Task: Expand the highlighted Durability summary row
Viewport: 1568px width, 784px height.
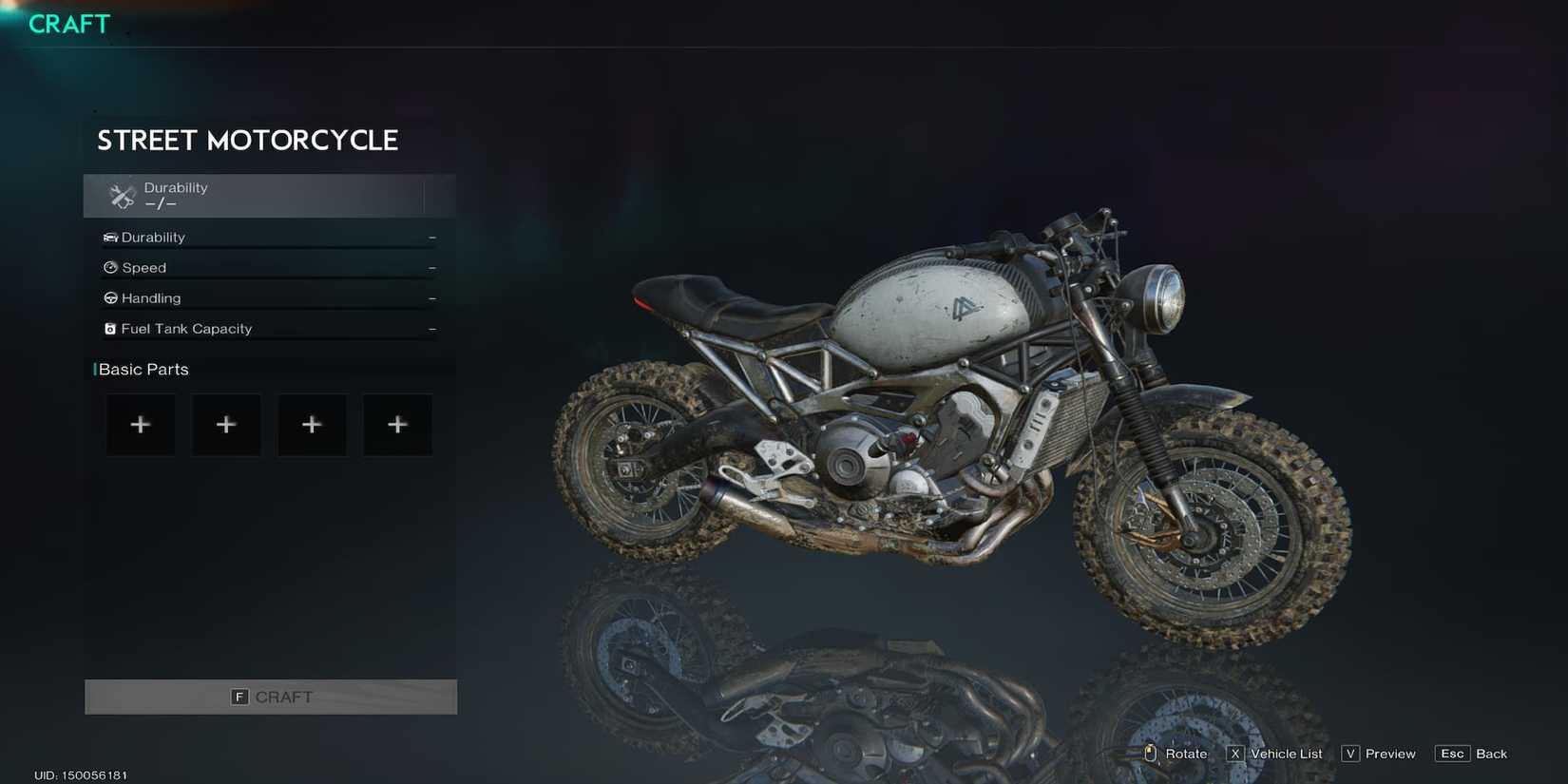Action: (x=270, y=195)
